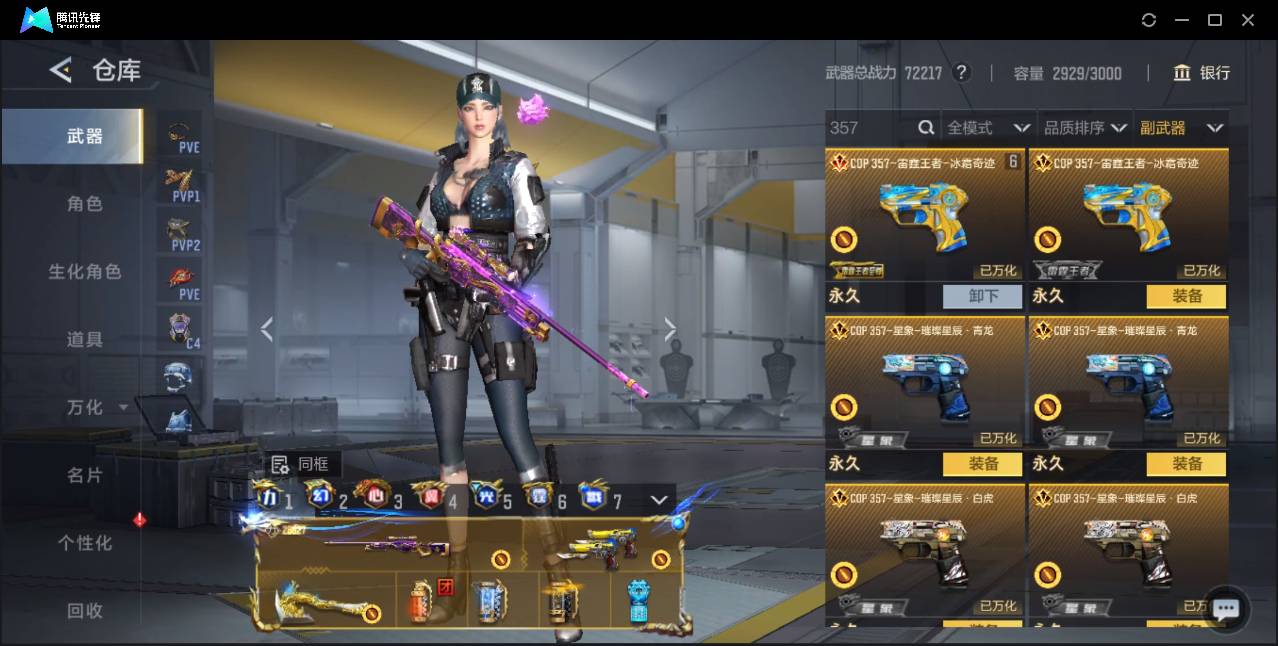Switch to the 角色 tab

85,204
